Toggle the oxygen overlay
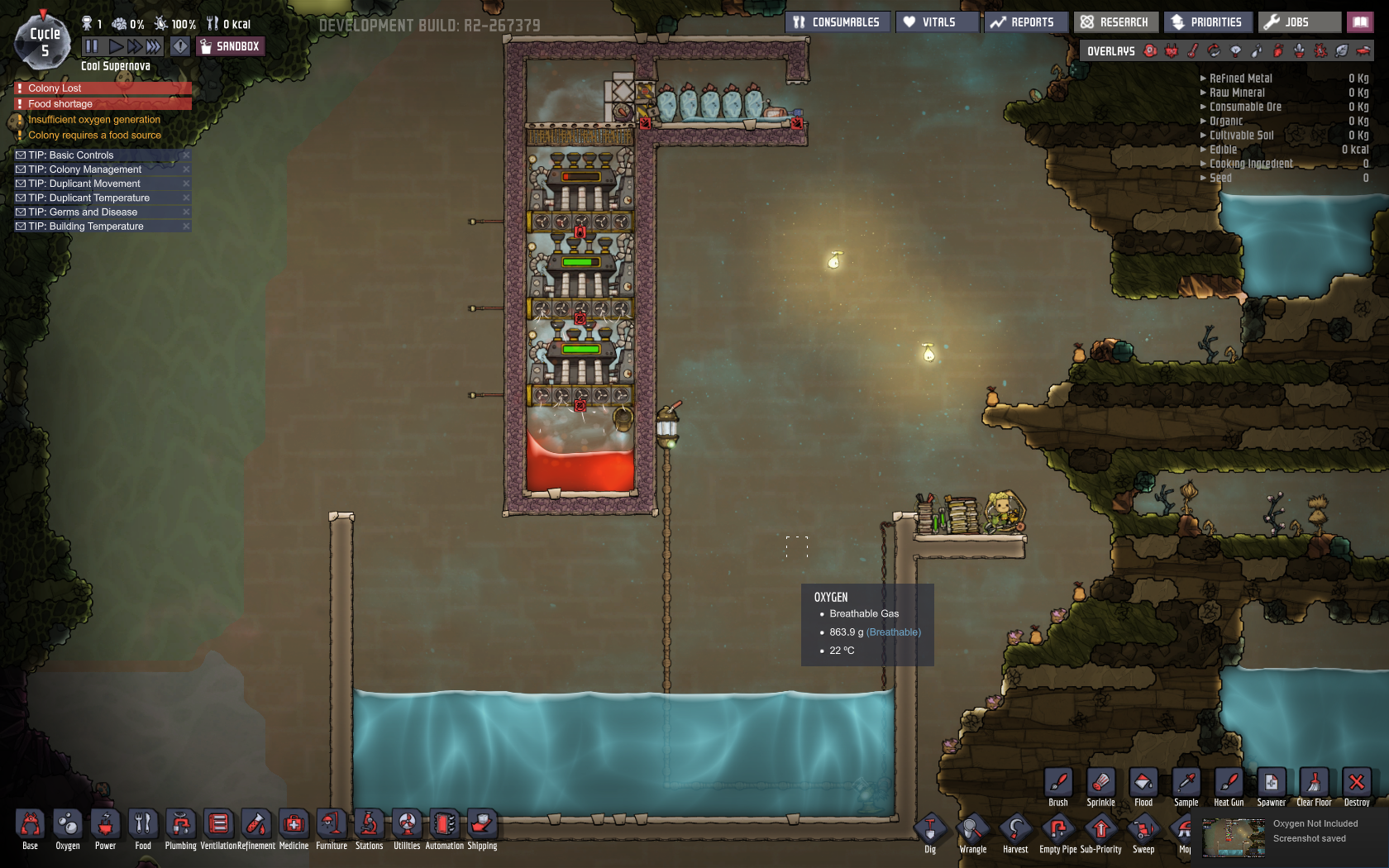 tap(1150, 50)
